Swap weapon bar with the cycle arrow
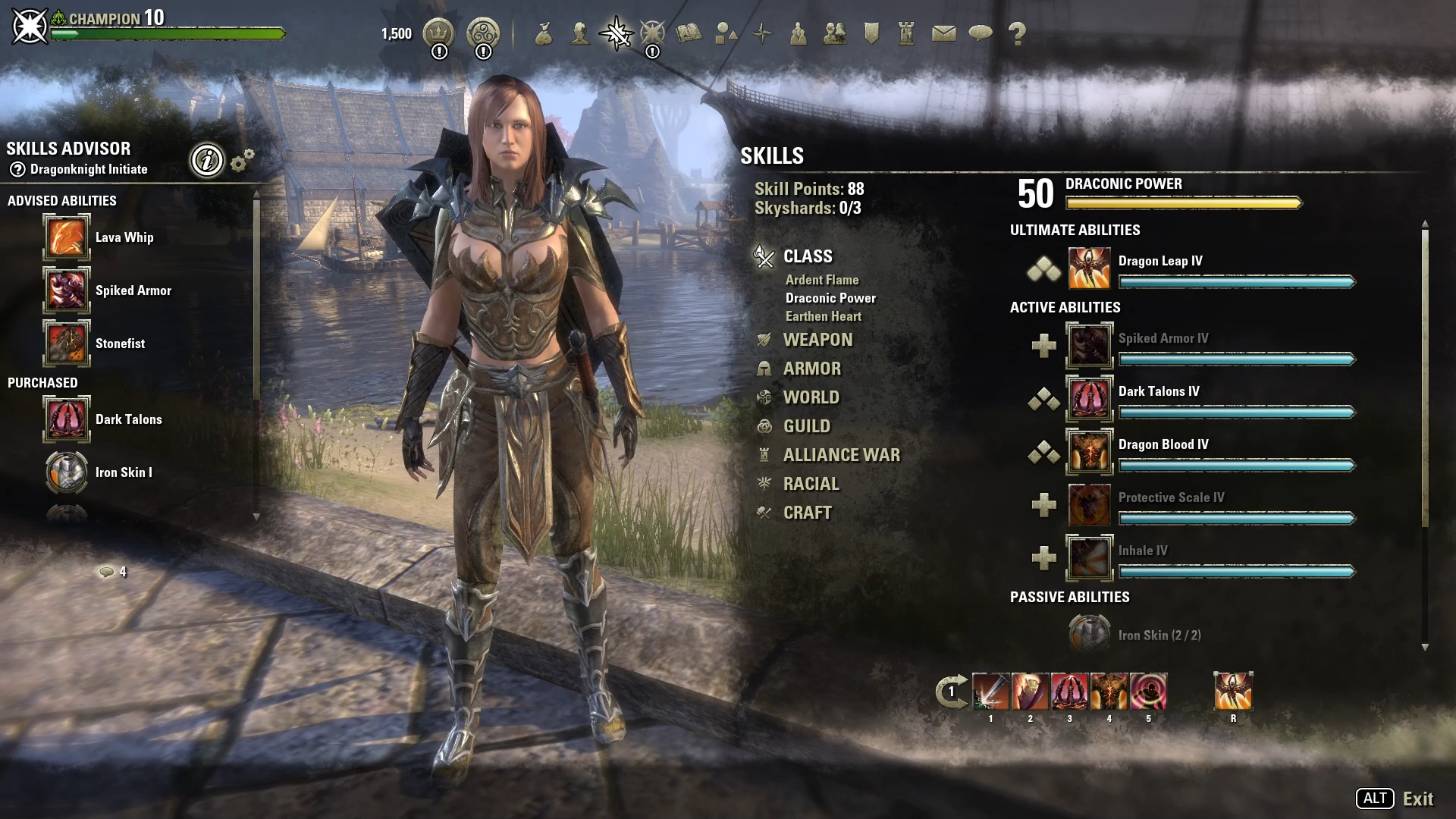Screen dimensions: 1456x819 tap(951, 692)
